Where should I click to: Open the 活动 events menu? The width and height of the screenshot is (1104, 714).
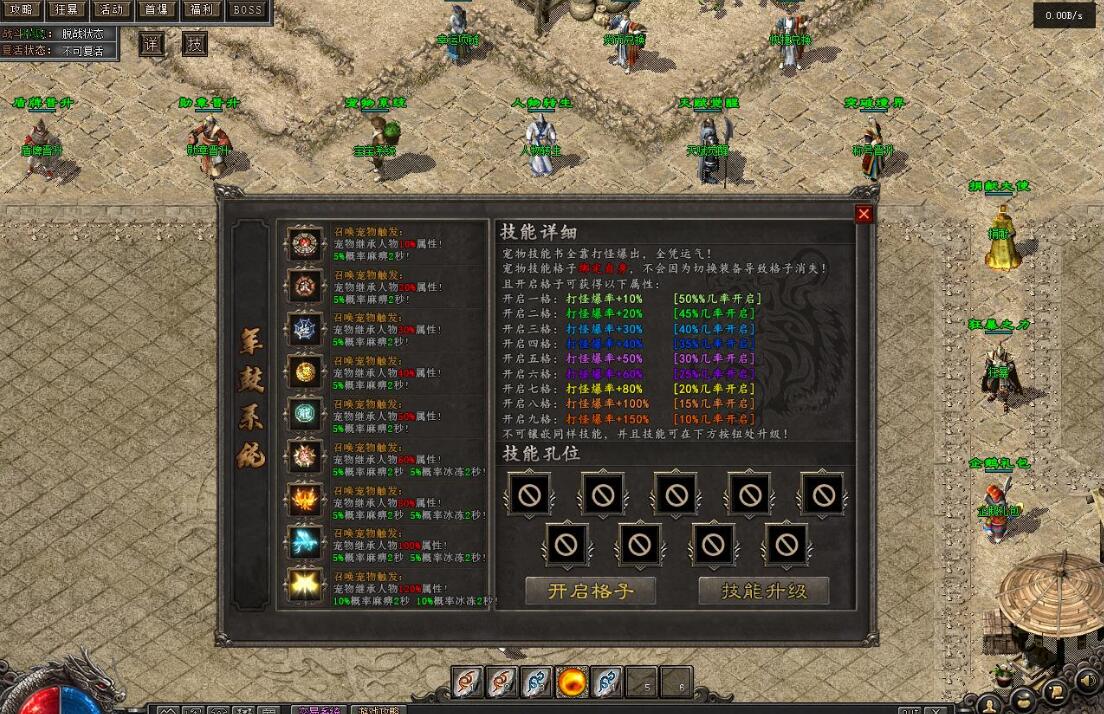point(111,10)
